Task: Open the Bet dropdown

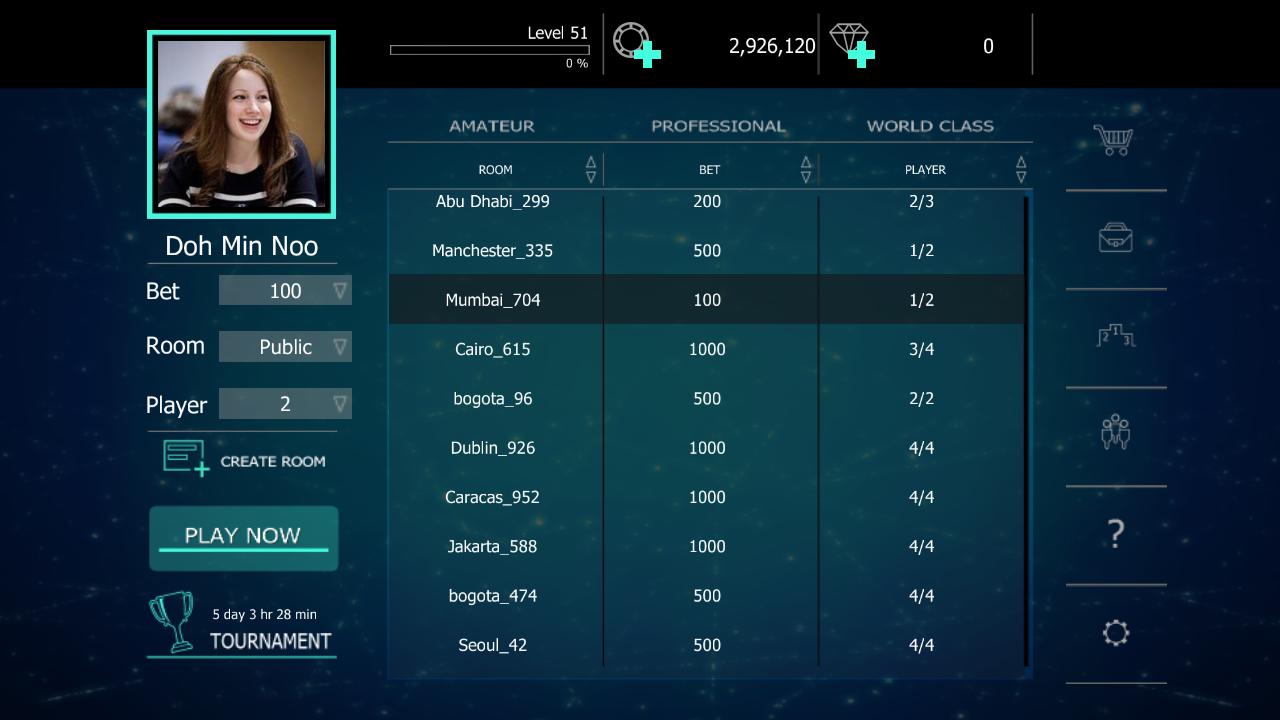Action: [285, 291]
